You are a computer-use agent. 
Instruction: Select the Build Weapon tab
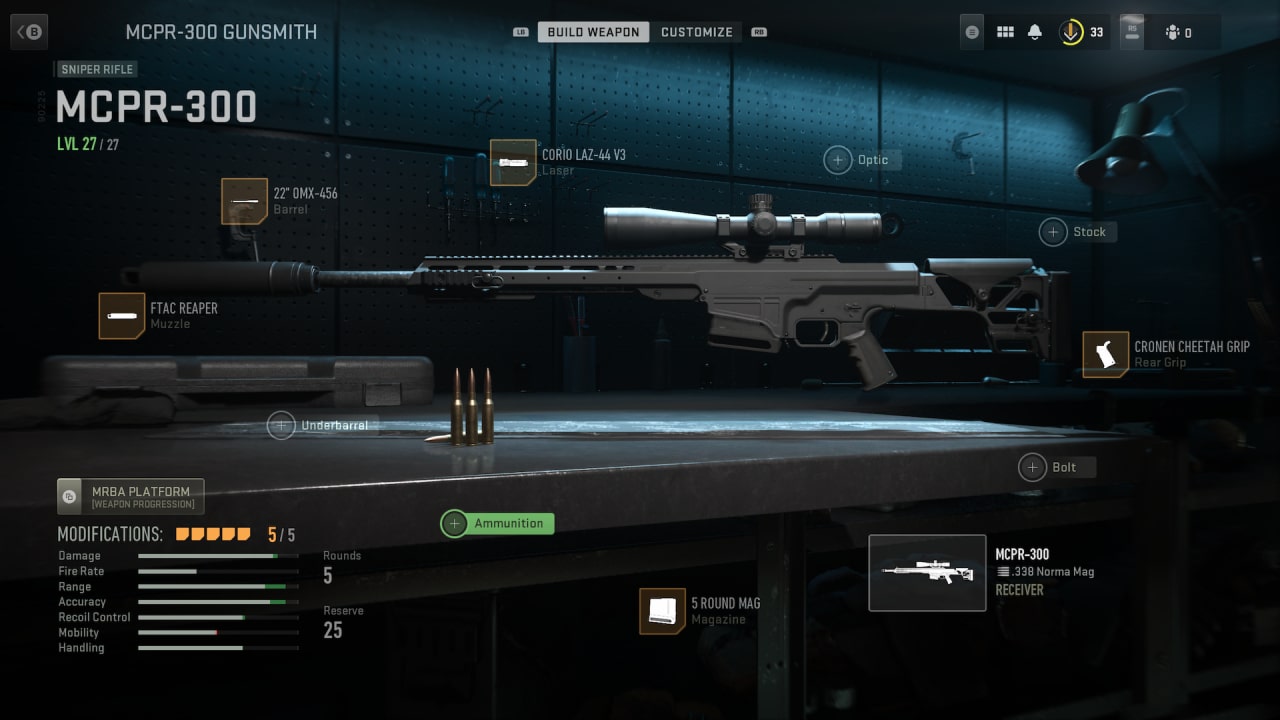pos(592,31)
